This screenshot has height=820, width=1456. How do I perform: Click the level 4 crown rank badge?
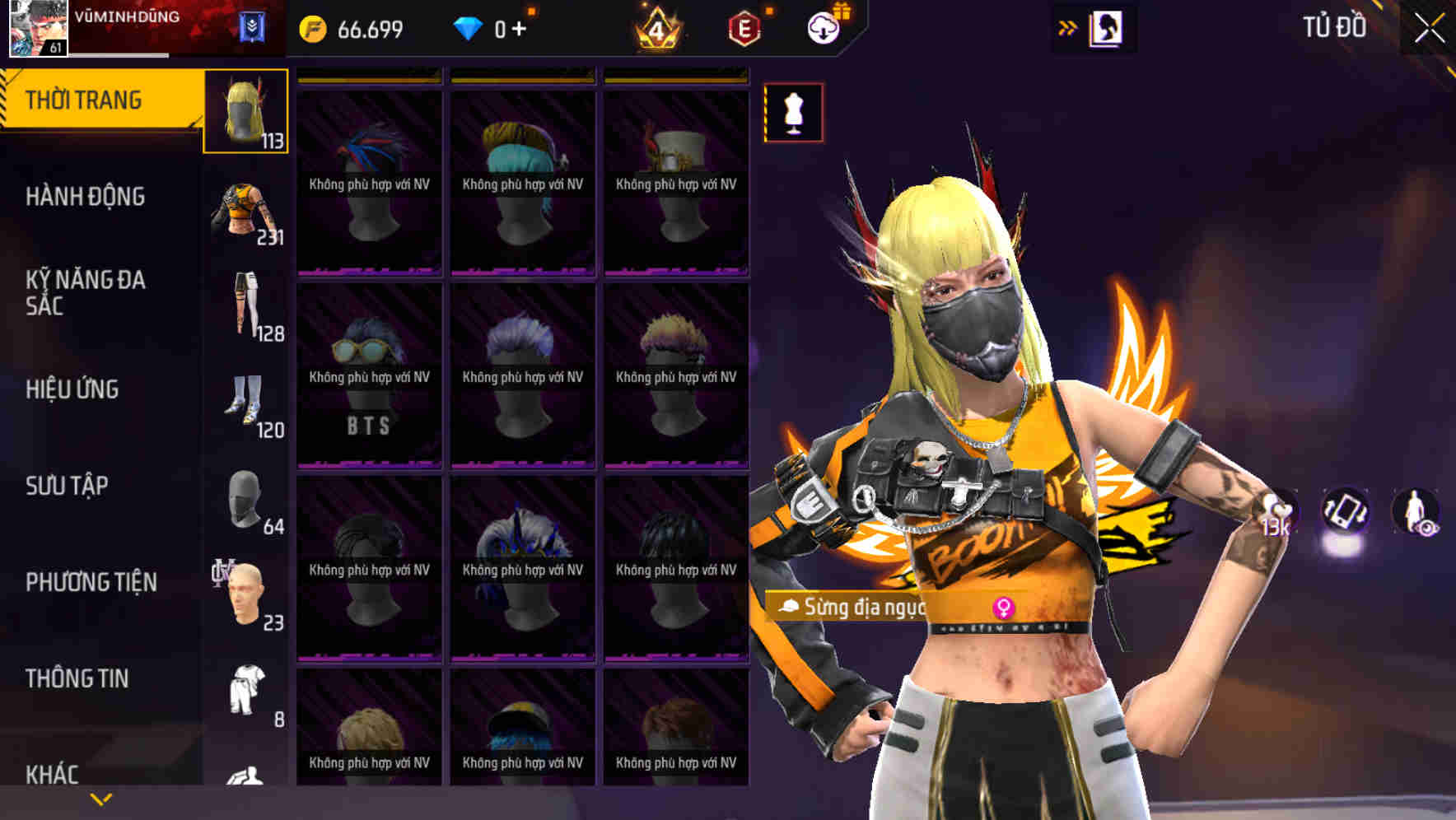click(659, 27)
